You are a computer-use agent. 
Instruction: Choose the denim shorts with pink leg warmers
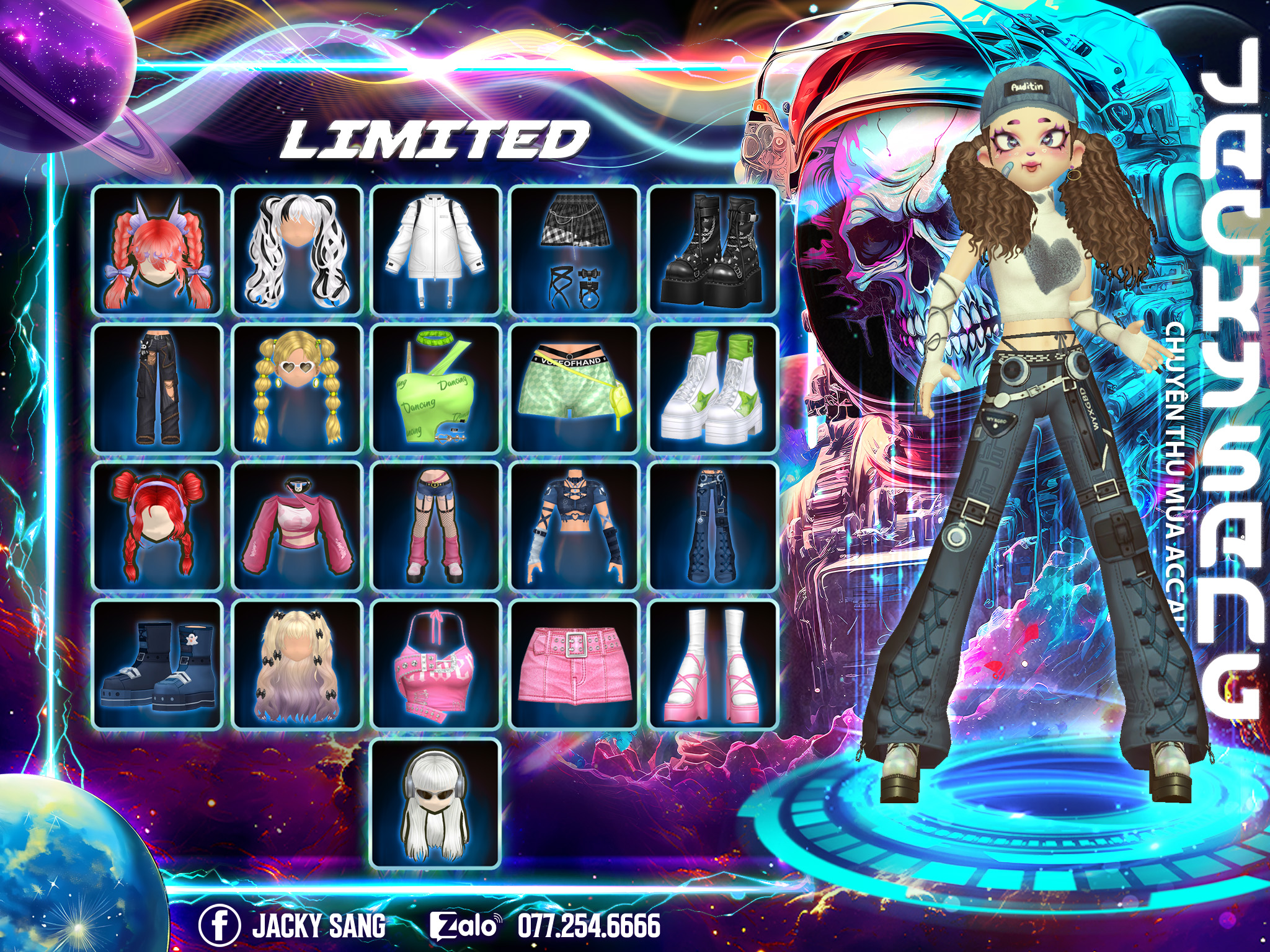[x=435, y=526]
